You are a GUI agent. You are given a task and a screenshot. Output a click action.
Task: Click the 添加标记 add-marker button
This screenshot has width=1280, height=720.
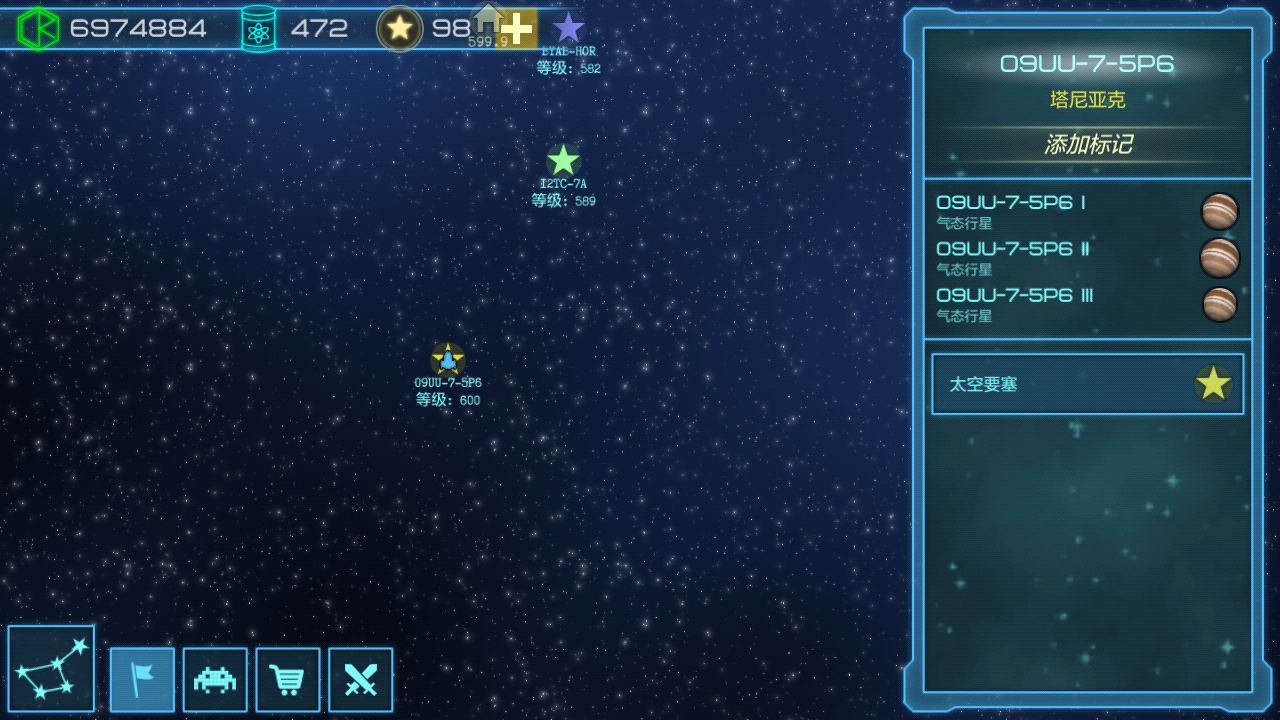pyautogui.click(x=1088, y=145)
